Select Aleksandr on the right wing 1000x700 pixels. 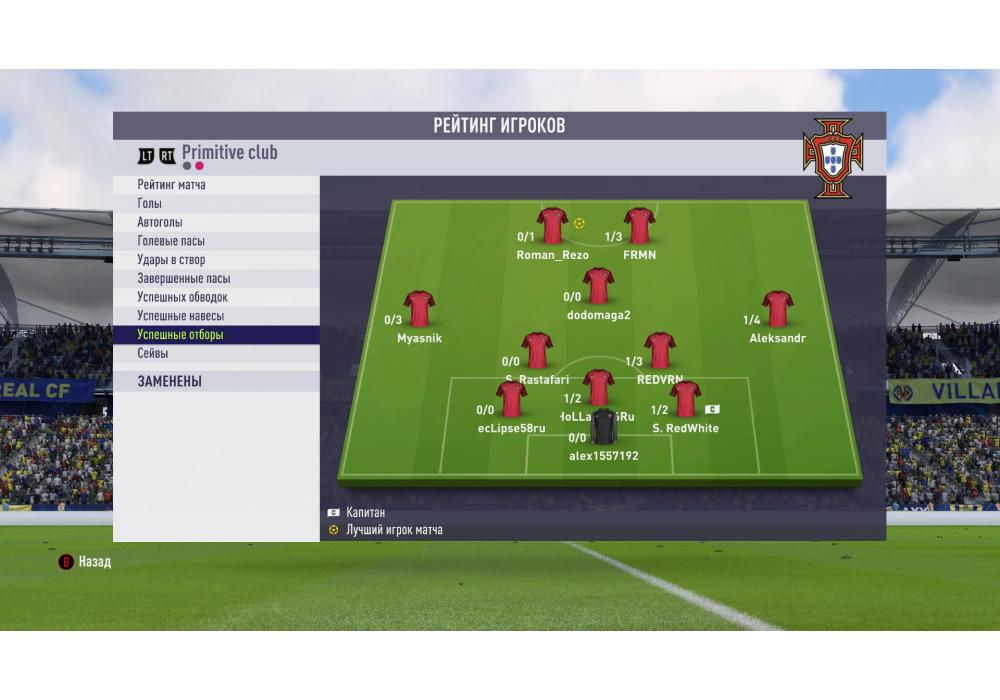[777, 309]
